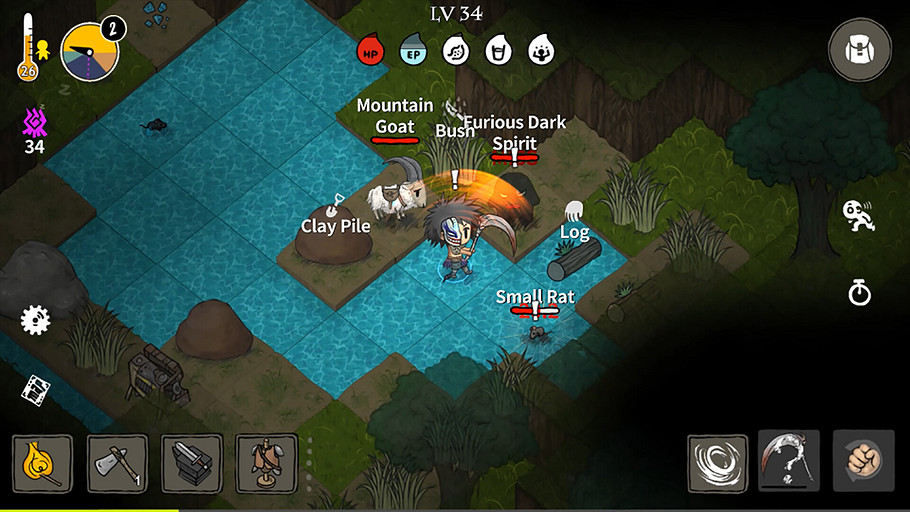Click the stopwatch wait icon
The width and height of the screenshot is (910, 512).
859,292
